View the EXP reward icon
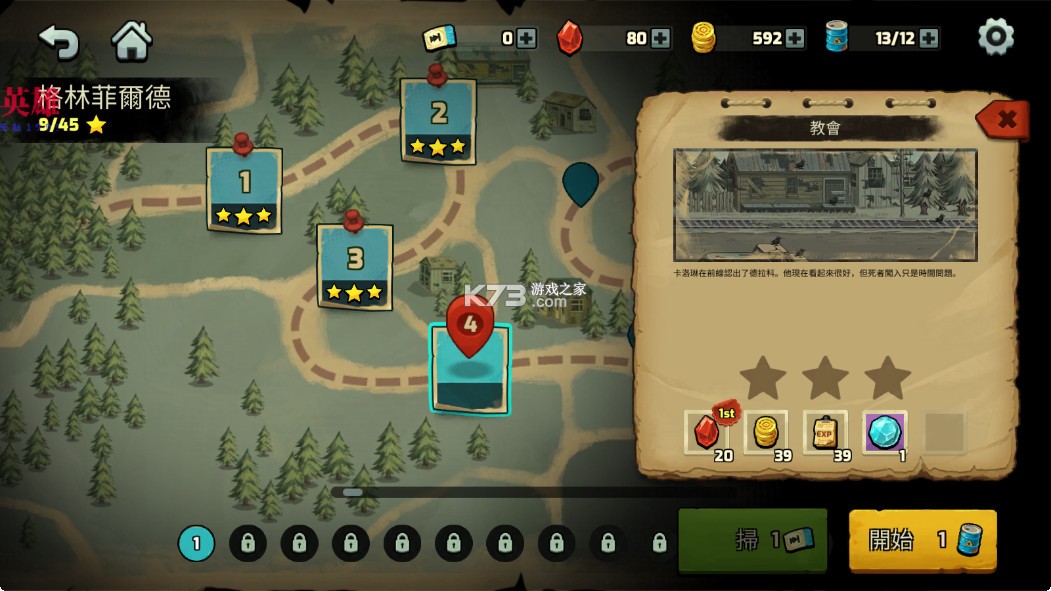Image resolution: width=1051 pixels, height=591 pixels. coord(825,432)
